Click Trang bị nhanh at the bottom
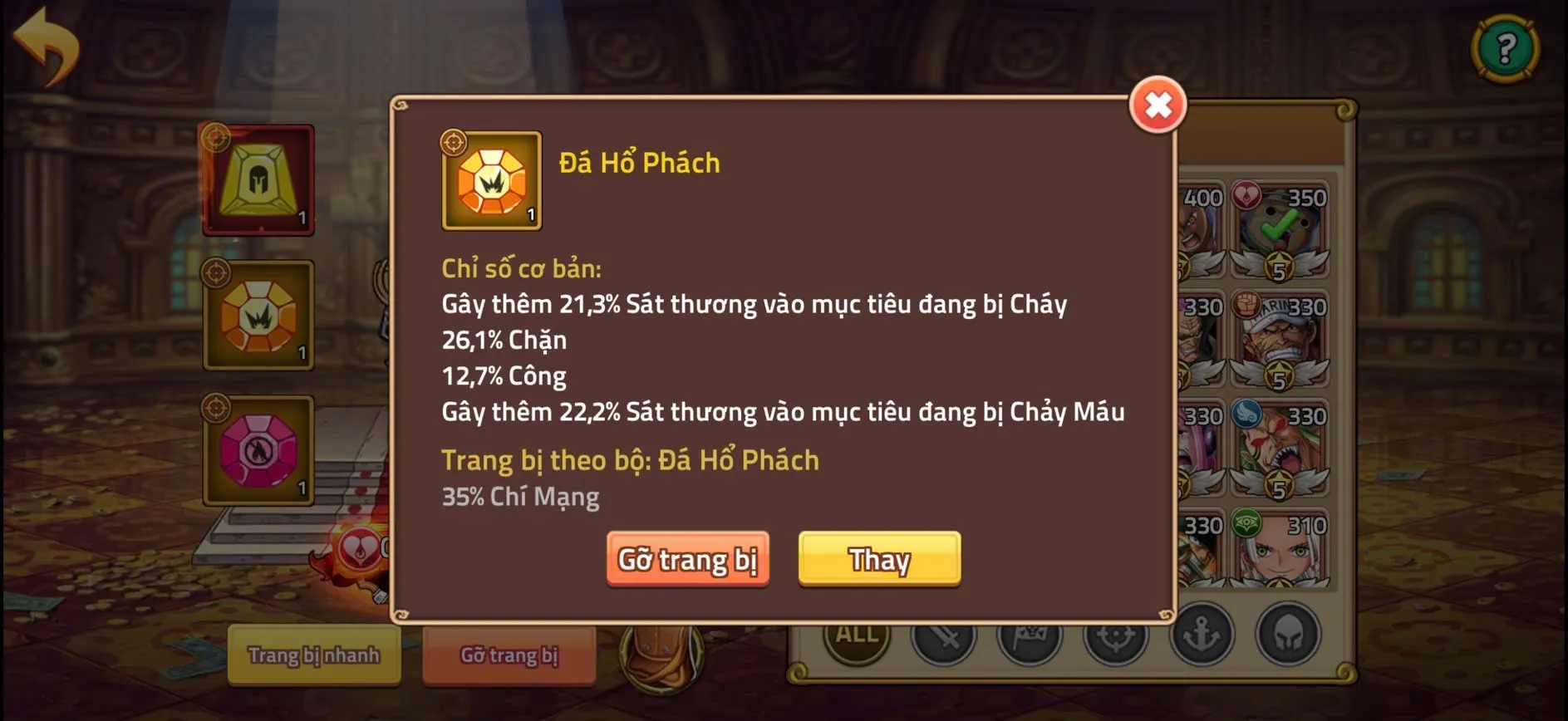Image resolution: width=1568 pixels, height=721 pixels. (x=313, y=655)
